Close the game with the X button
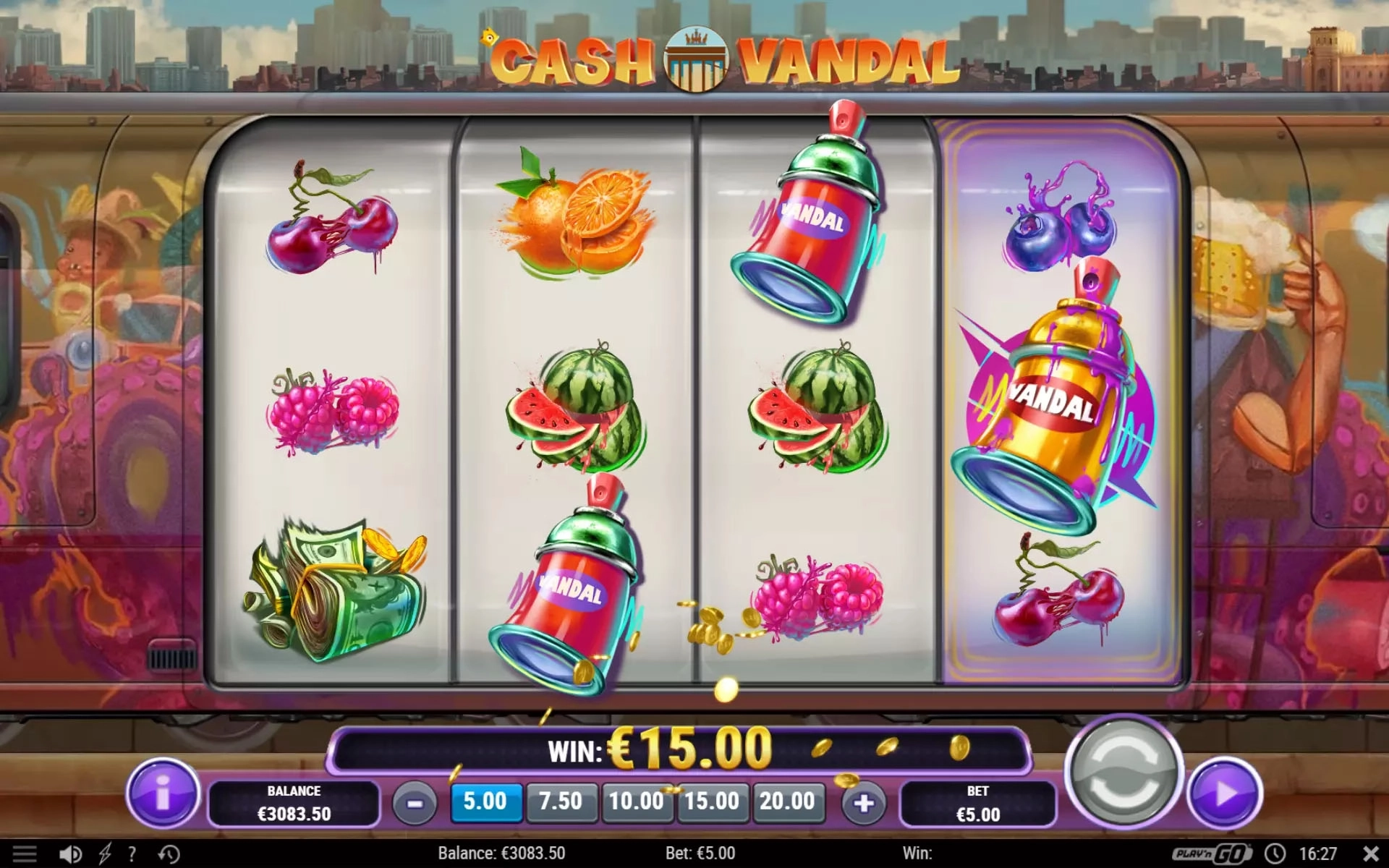Viewport: 1389px width, 868px height. coord(1371,854)
